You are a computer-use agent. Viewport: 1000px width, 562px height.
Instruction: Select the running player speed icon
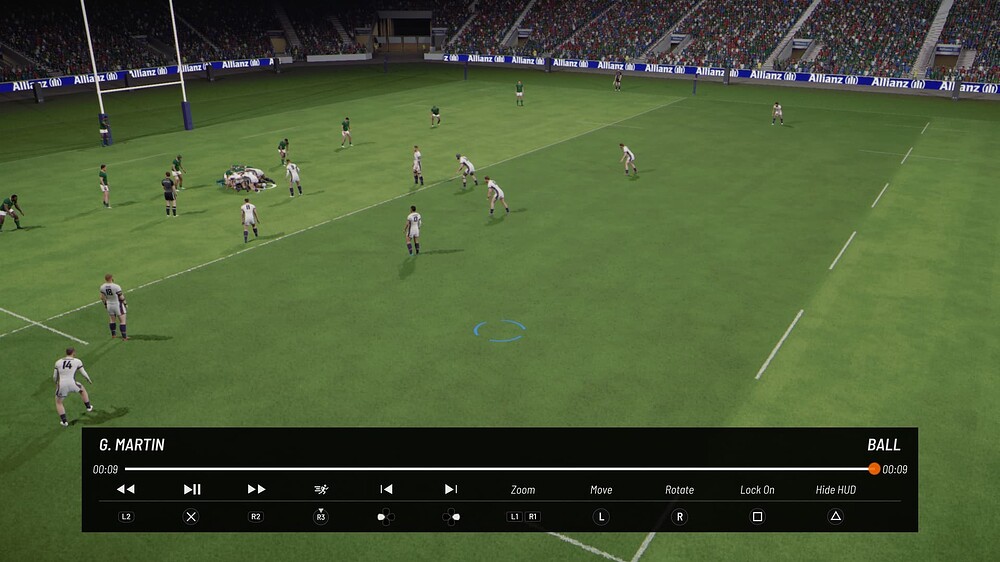tap(321, 489)
